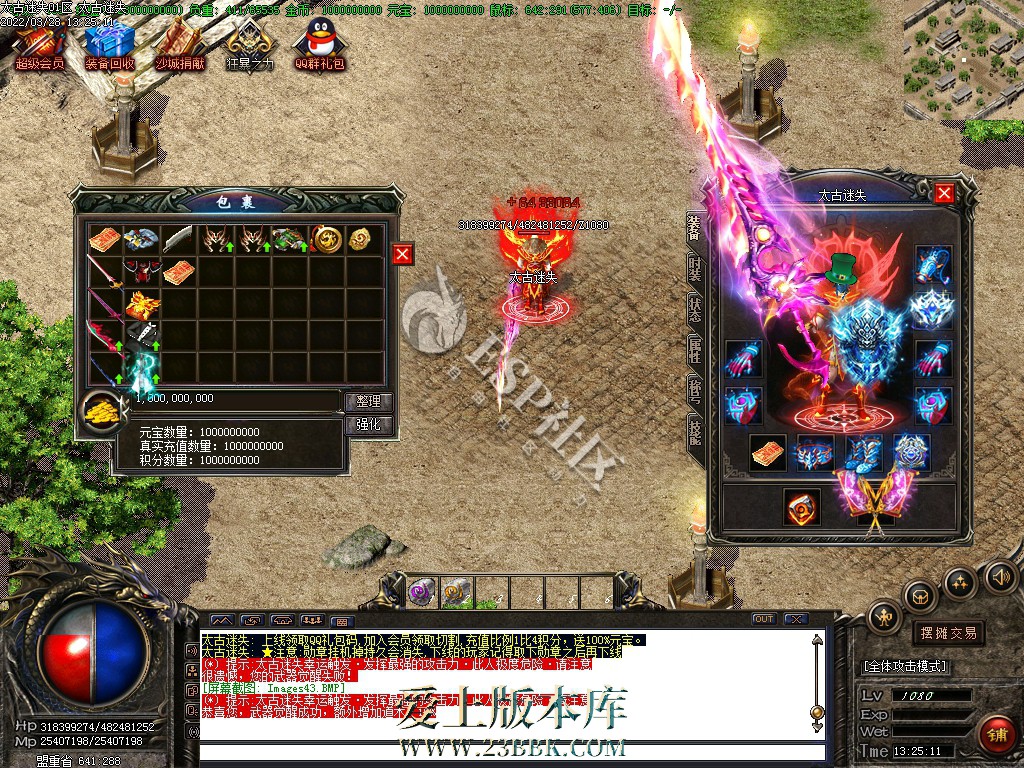Click the 强化 enhance button in the bag
The image size is (1024, 768).
coord(369,424)
